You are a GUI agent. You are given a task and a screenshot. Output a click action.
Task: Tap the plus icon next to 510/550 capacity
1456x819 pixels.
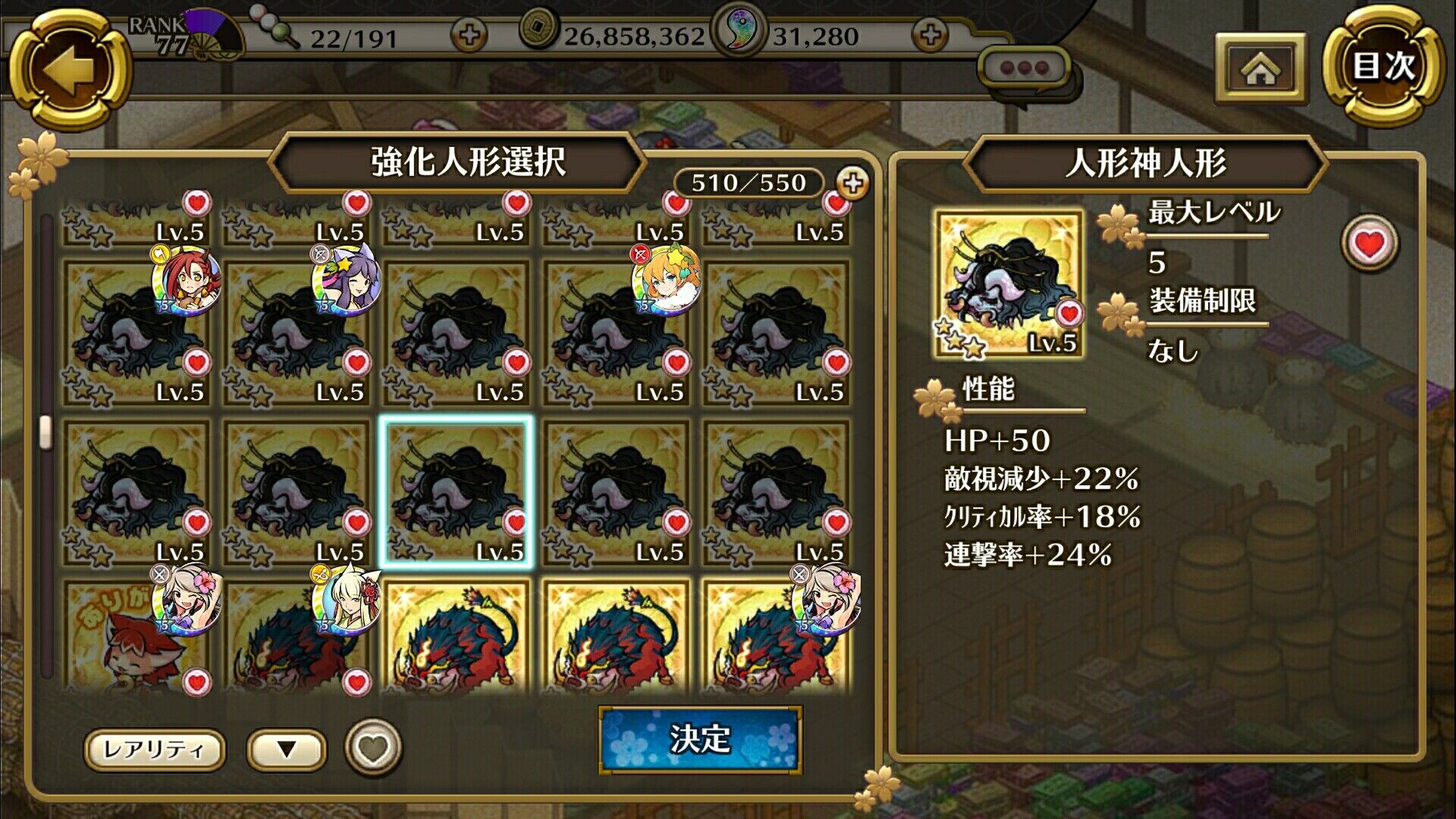click(852, 182)
